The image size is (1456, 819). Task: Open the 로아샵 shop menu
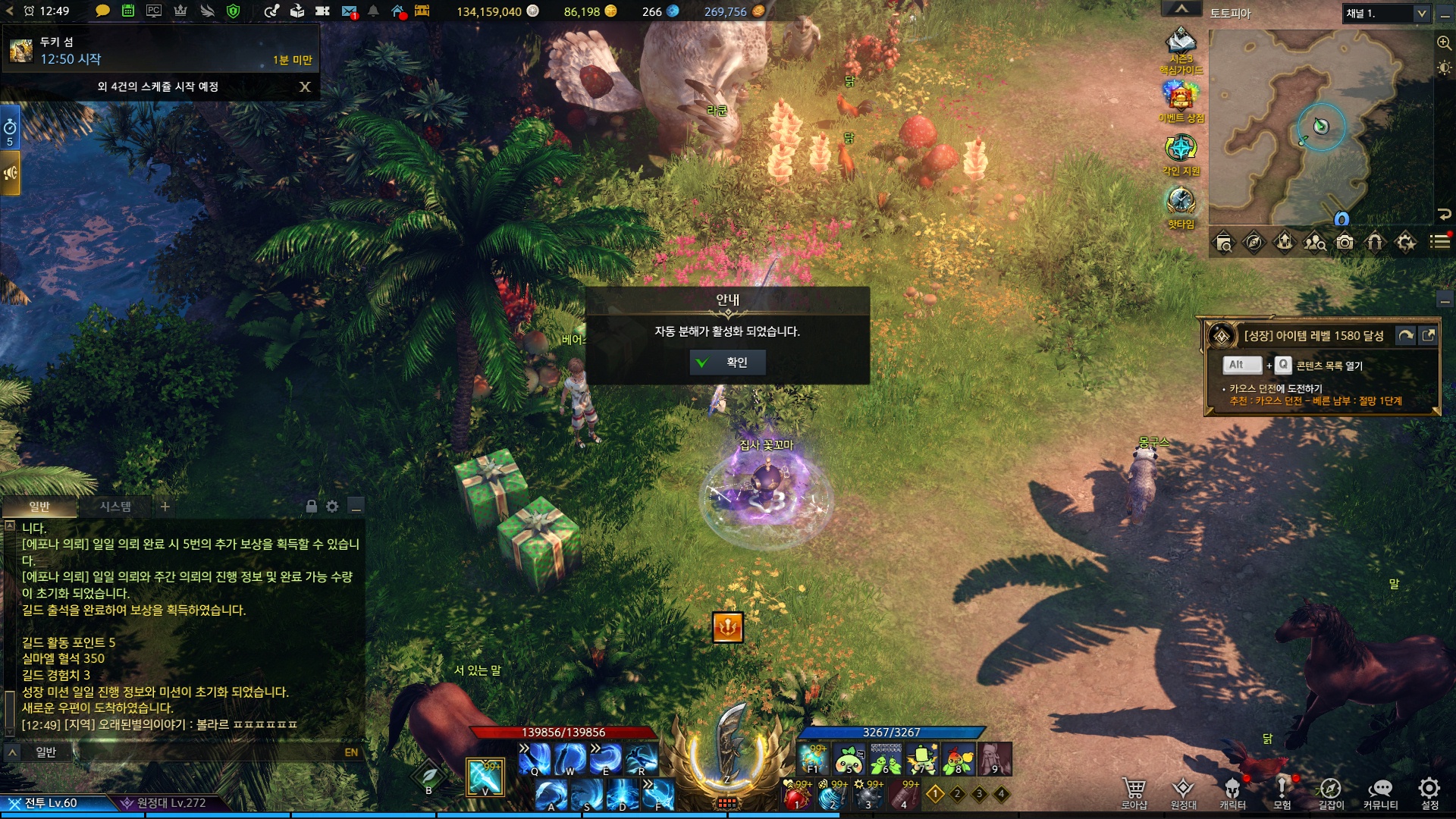pyautogui.click(x=1134, y=792)
